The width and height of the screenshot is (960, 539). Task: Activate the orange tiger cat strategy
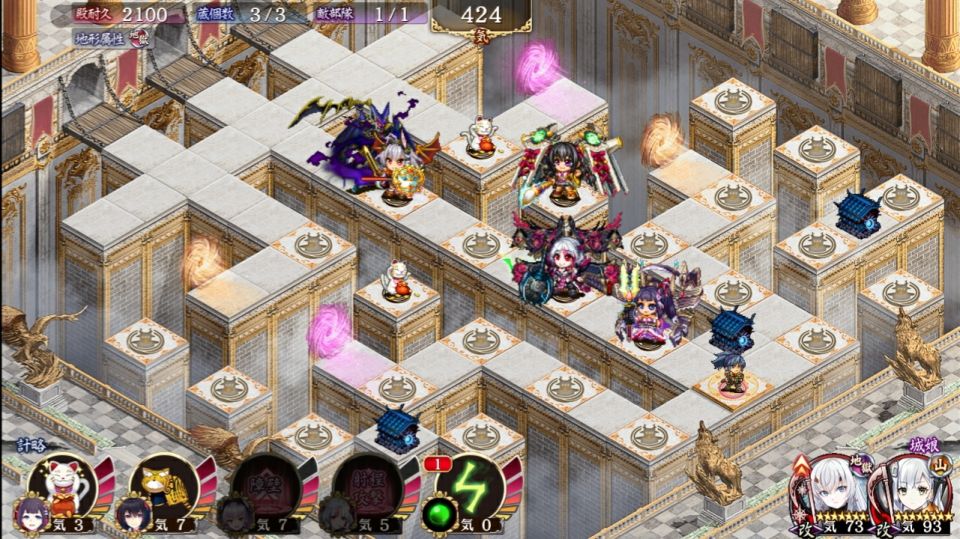click(x=162, y=488)
